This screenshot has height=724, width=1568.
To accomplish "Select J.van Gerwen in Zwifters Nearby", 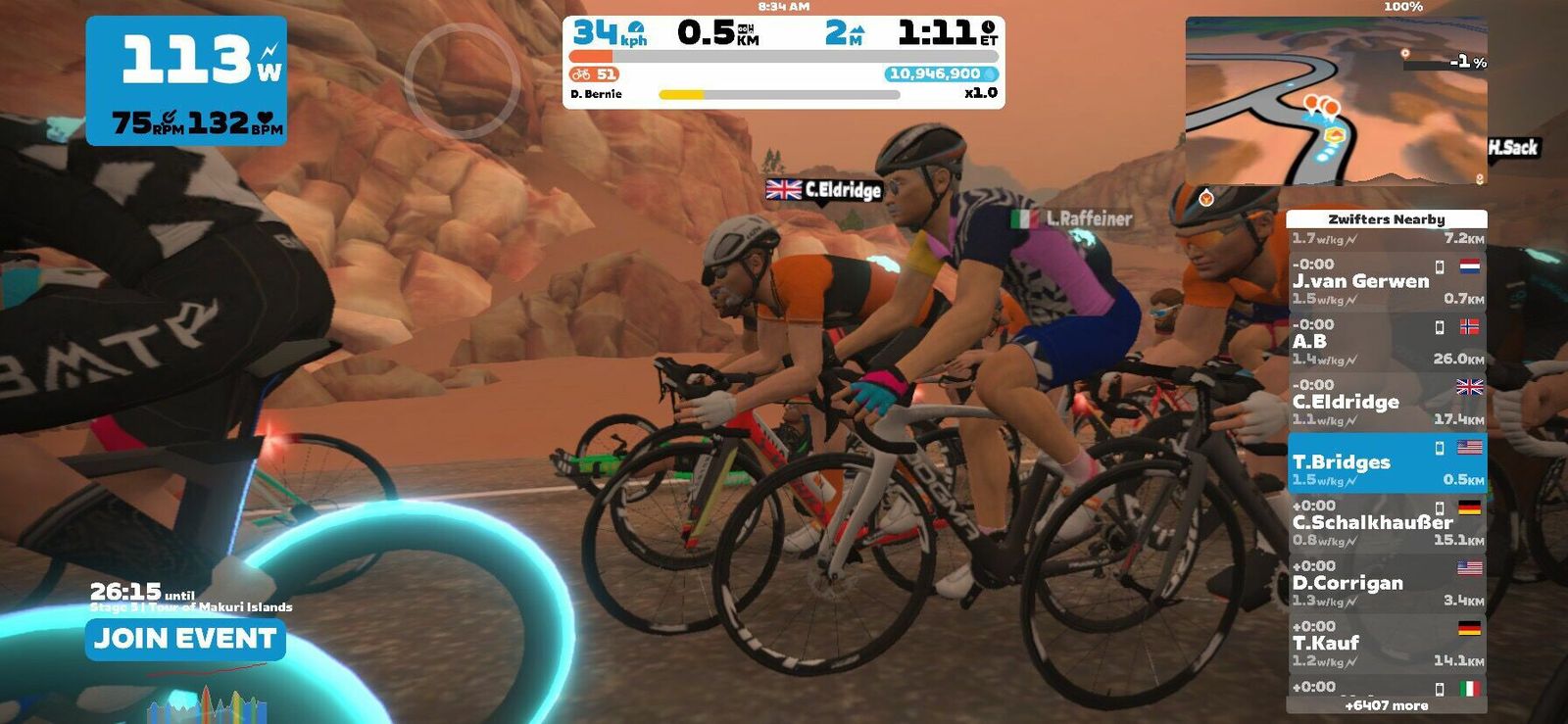I will tap(1386, 281).
